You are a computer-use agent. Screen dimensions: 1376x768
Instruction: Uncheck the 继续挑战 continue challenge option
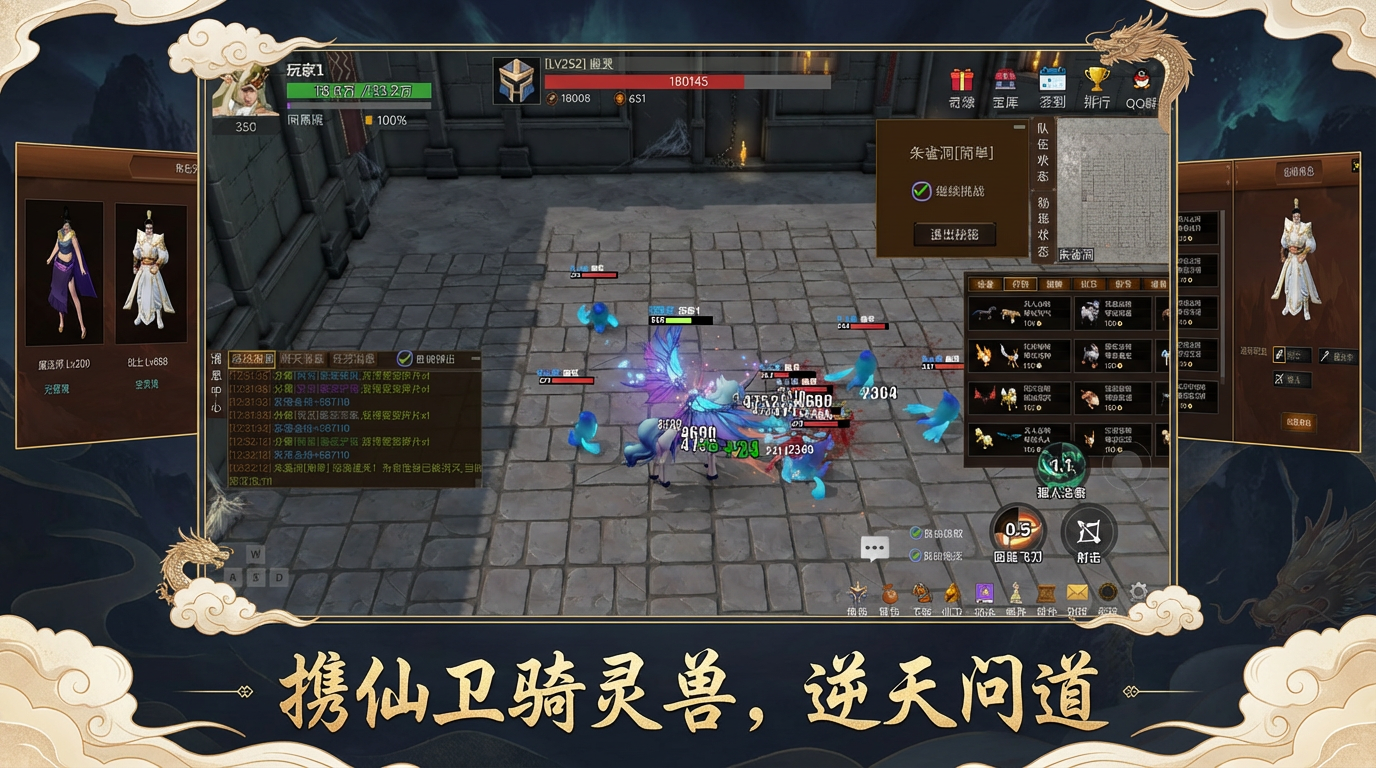[920, 191]
